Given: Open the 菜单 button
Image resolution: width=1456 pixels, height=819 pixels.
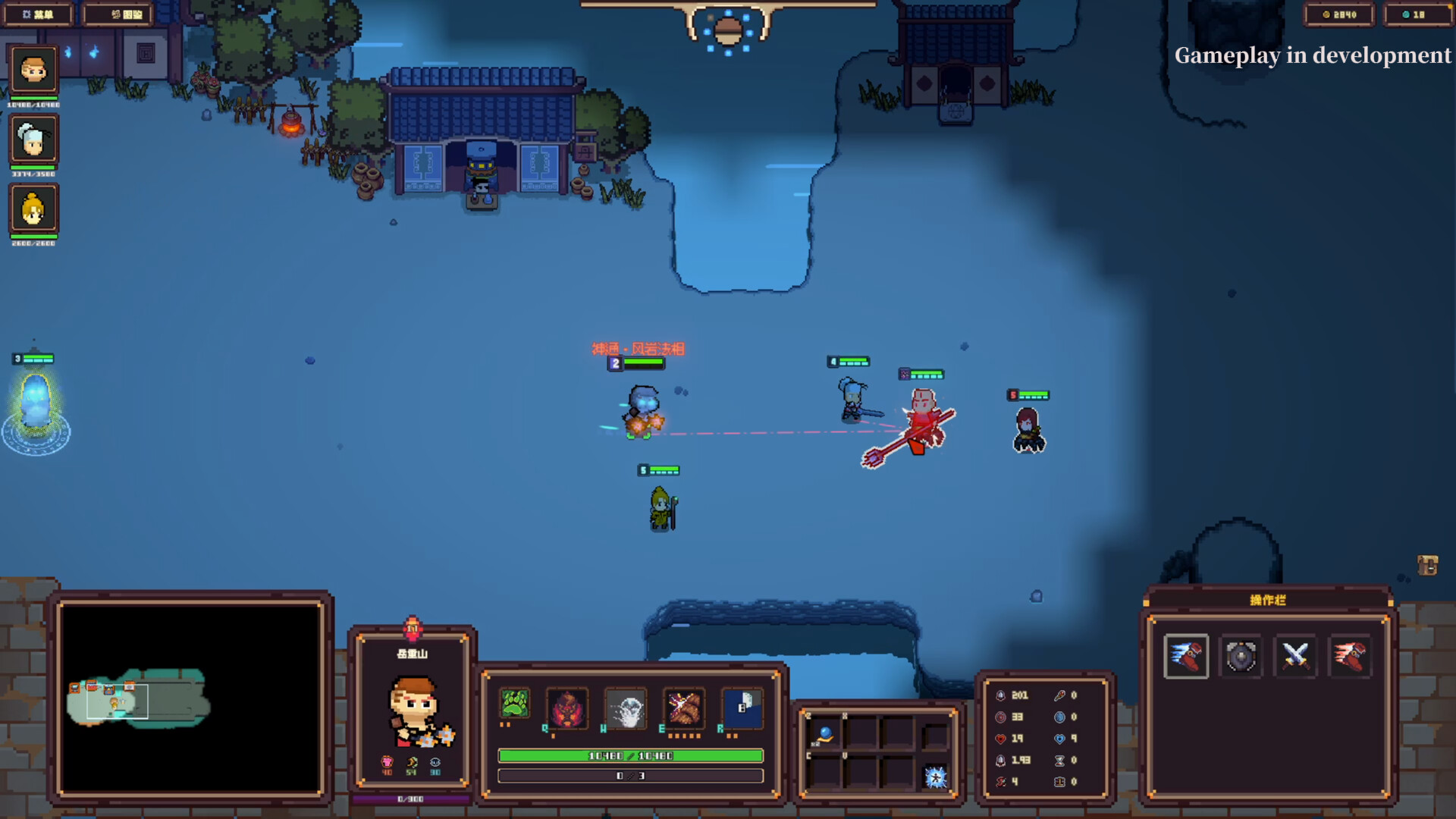Looking at the screenshot, I should tap(38, 14).
